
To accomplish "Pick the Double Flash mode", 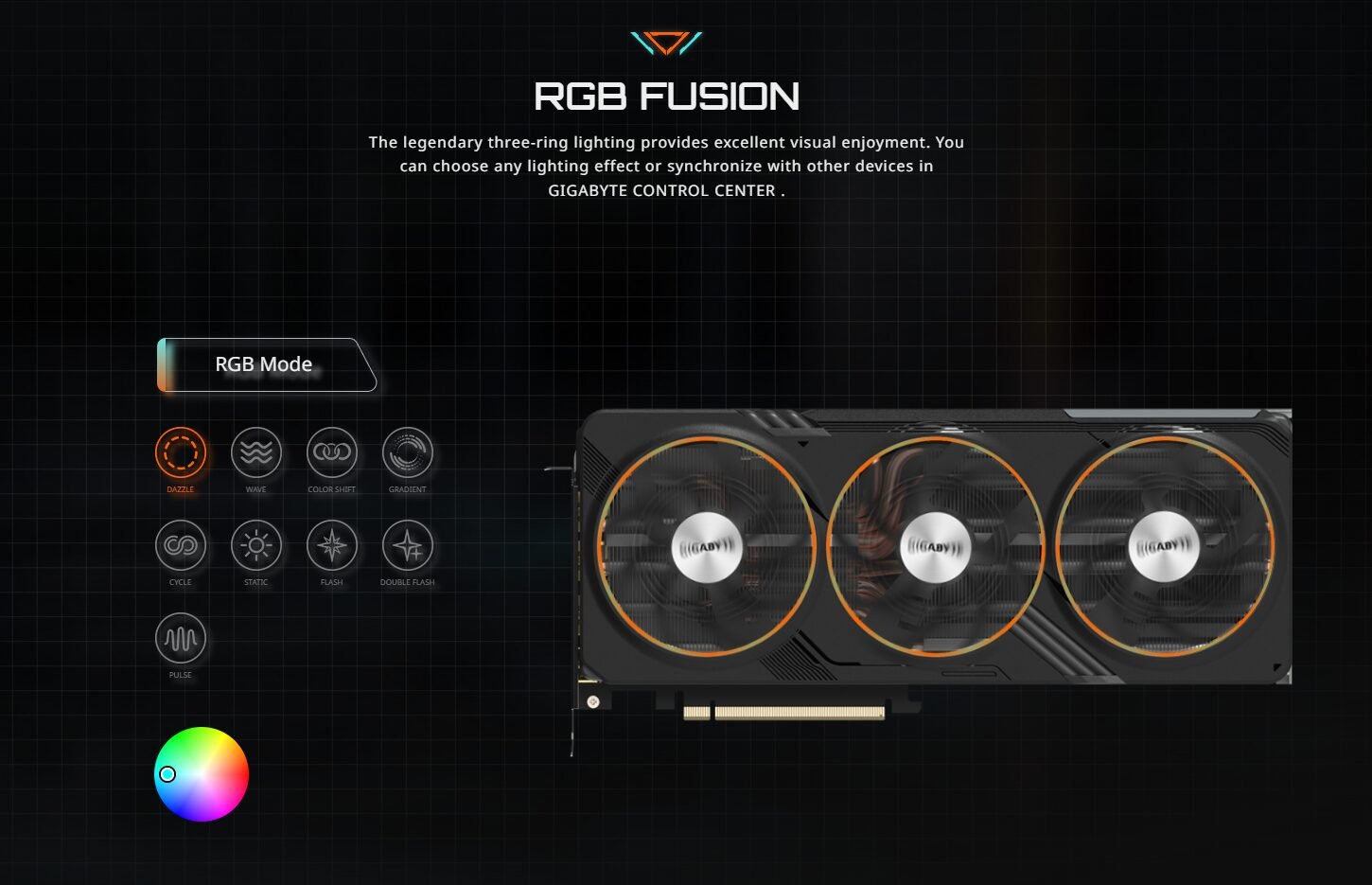I will 408,545.
